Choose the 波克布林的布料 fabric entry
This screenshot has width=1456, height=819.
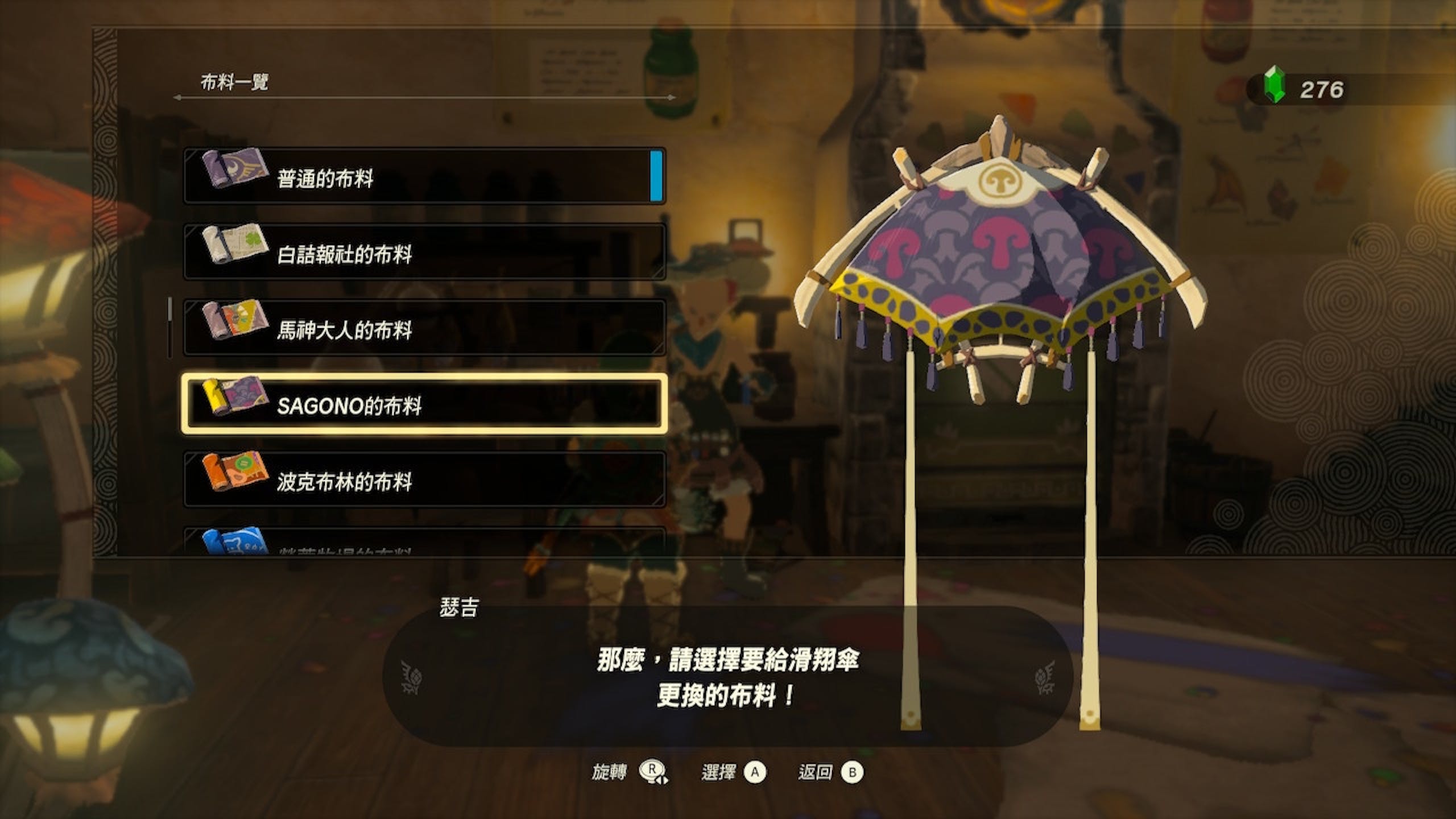click(424, 480)
